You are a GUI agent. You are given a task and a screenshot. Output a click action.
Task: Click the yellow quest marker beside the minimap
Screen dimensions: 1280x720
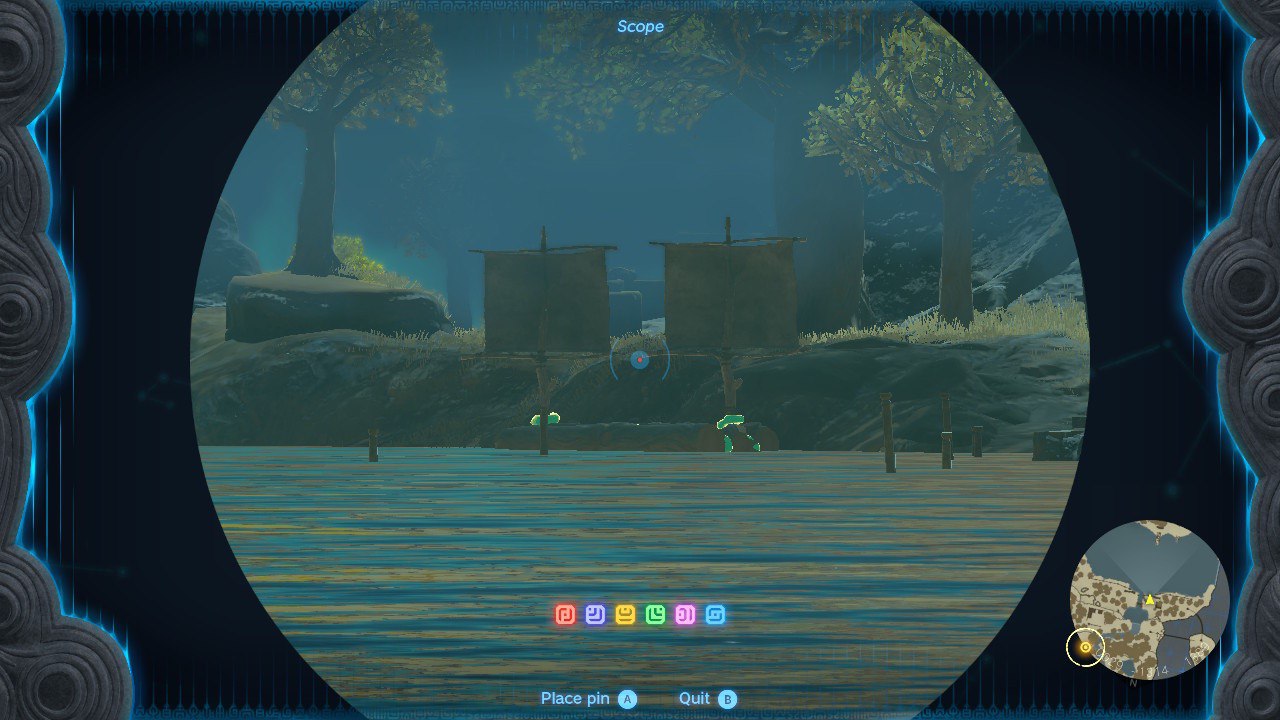click(x=1085, y=648)
